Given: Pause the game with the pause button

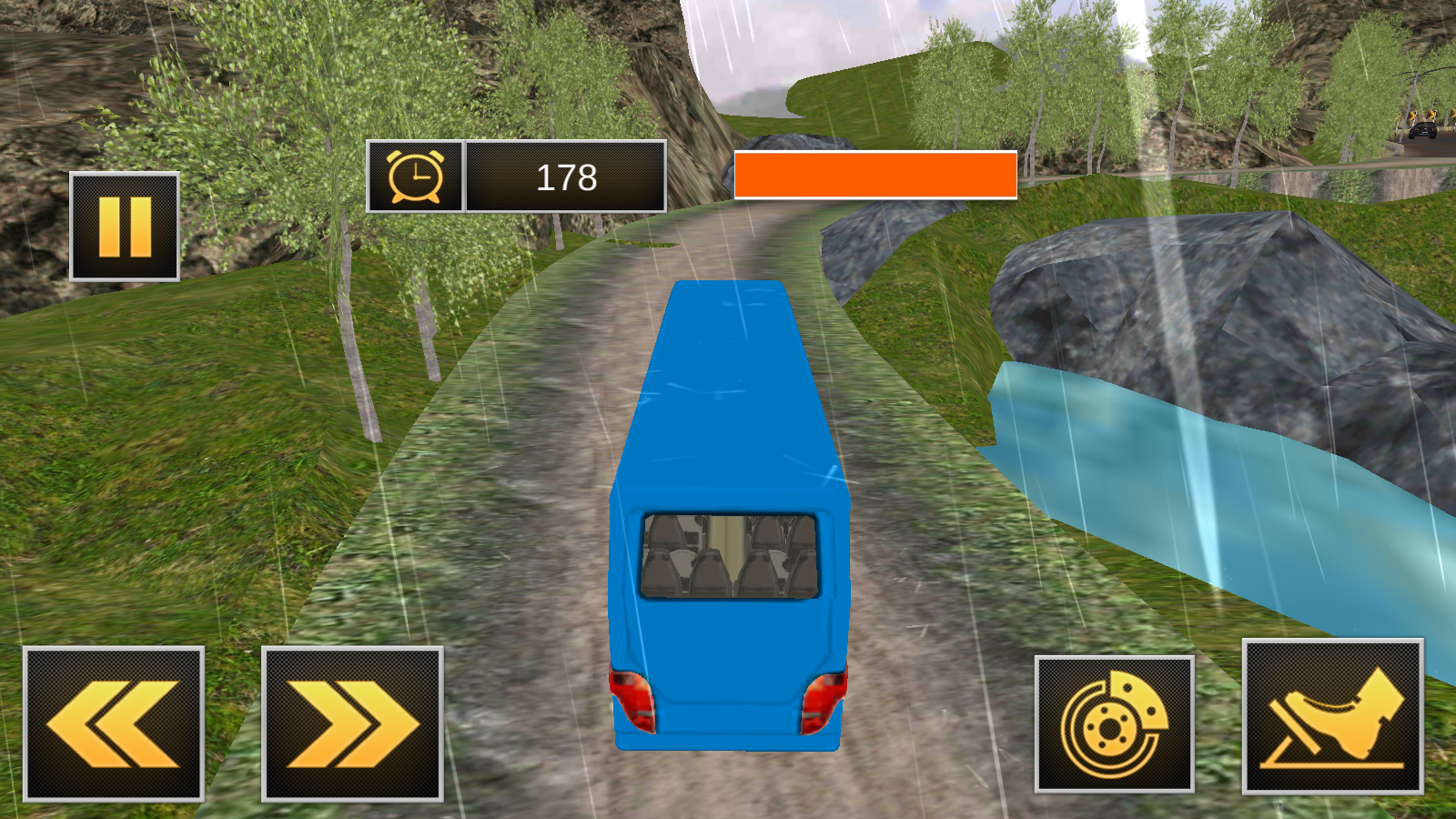Looking at the screenshot, I should (125, 227).
